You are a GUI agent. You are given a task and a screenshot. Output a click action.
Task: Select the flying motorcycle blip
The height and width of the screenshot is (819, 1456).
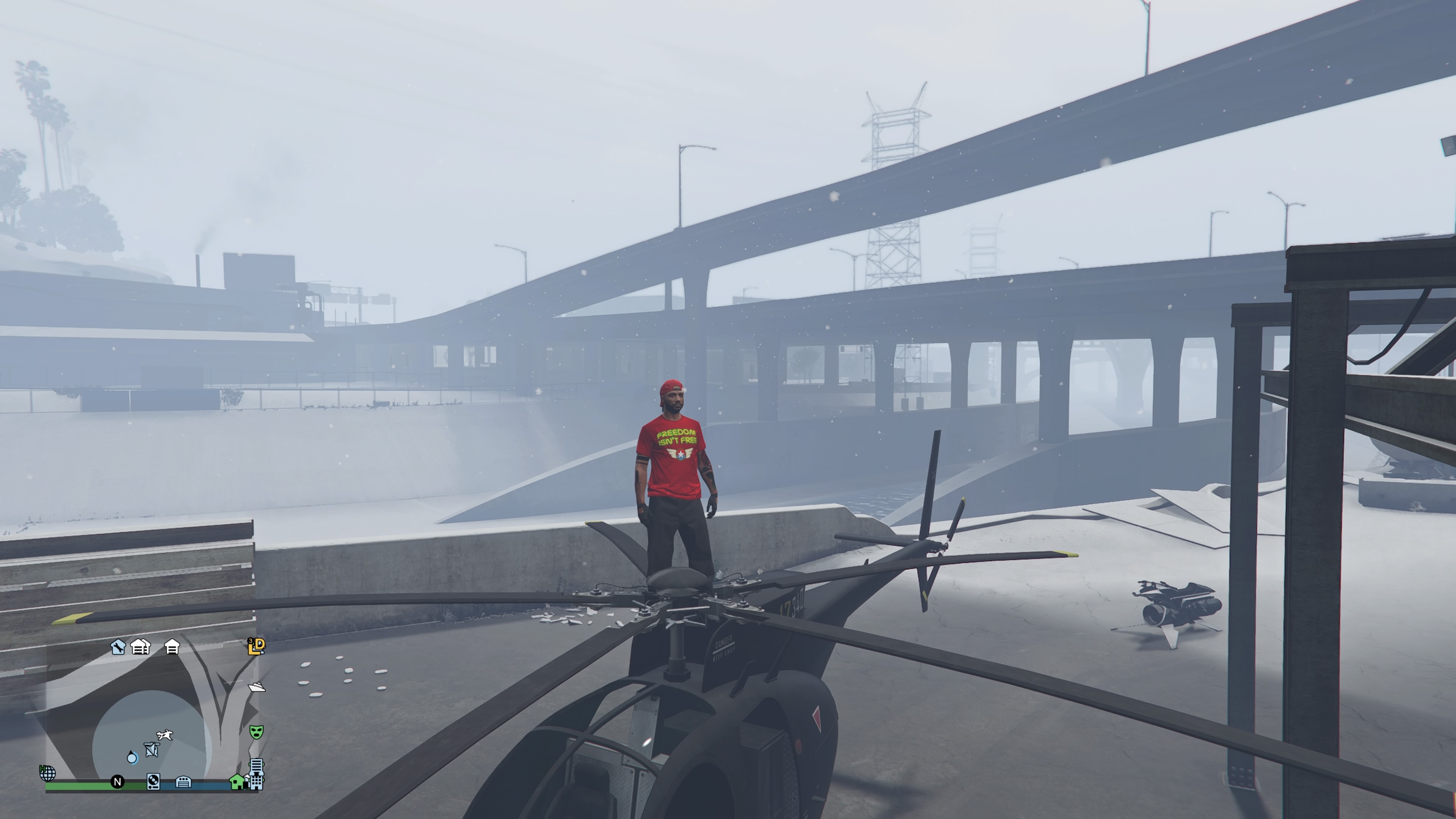165,735
